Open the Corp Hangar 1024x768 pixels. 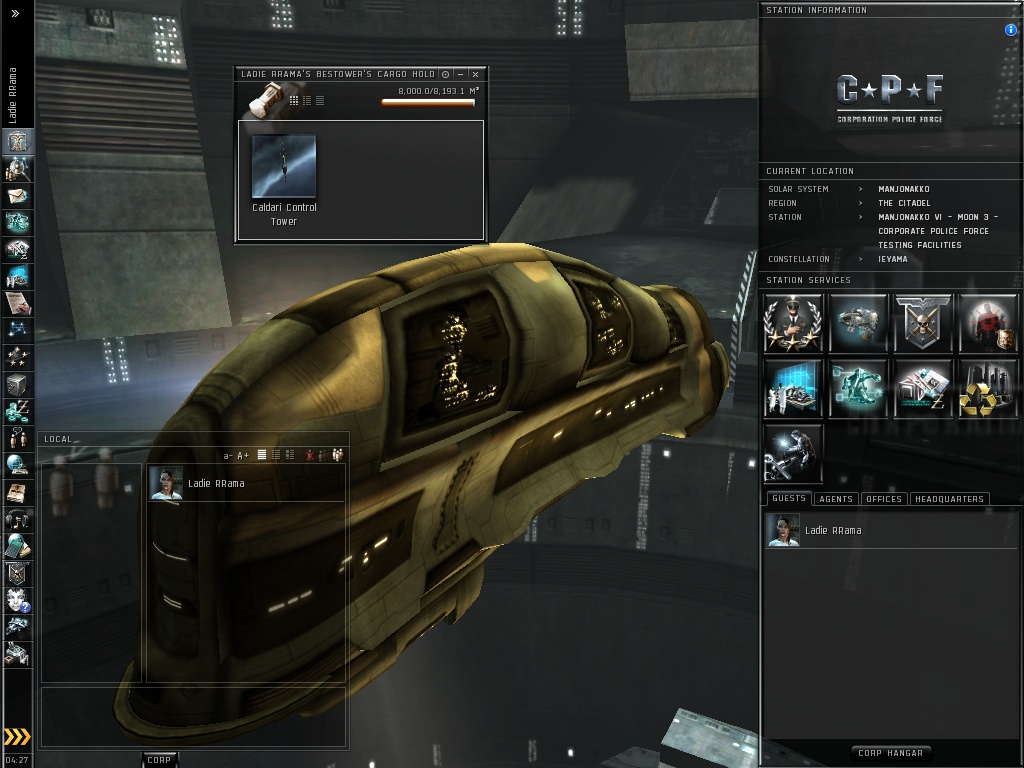click(890, 753)
